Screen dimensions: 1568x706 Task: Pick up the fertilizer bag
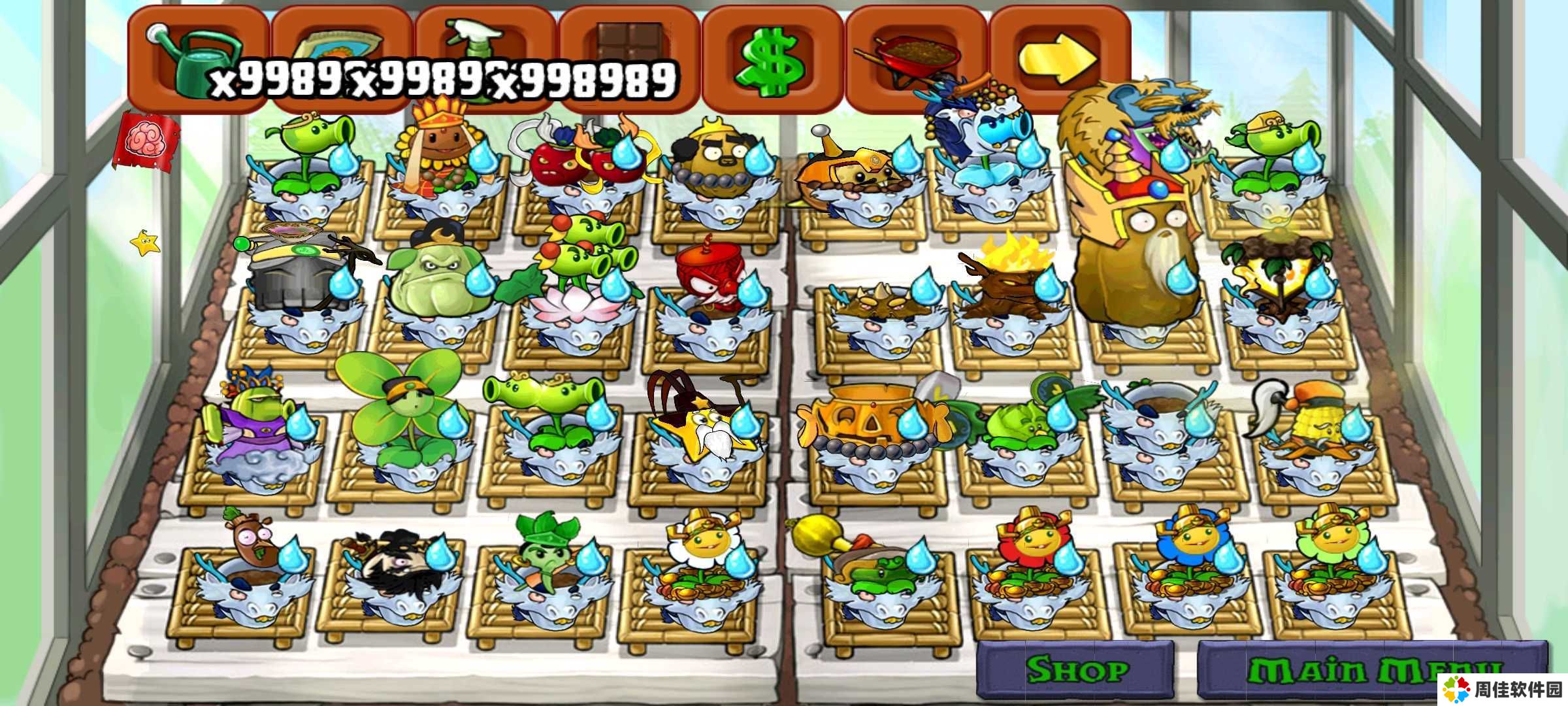click(x=340, y=49)
